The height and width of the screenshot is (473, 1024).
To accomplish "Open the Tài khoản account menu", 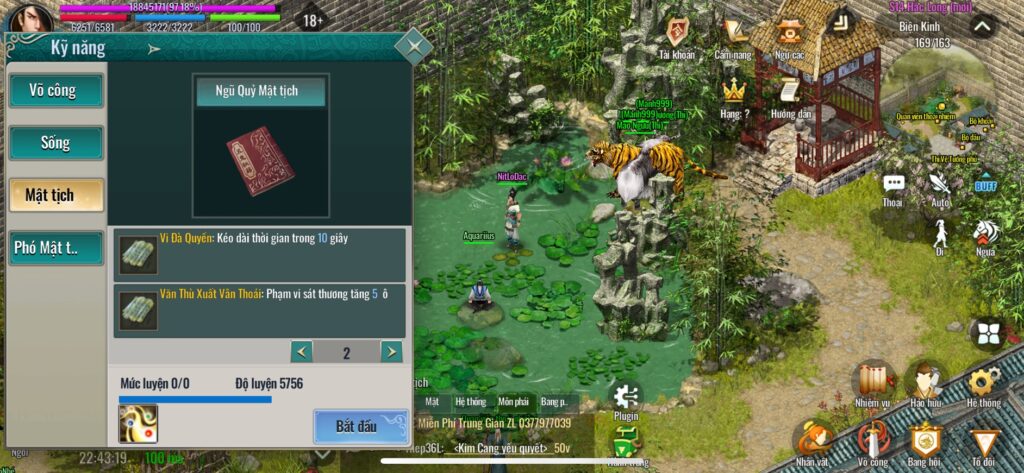I will pyautogui.click(x=677, y=36).
